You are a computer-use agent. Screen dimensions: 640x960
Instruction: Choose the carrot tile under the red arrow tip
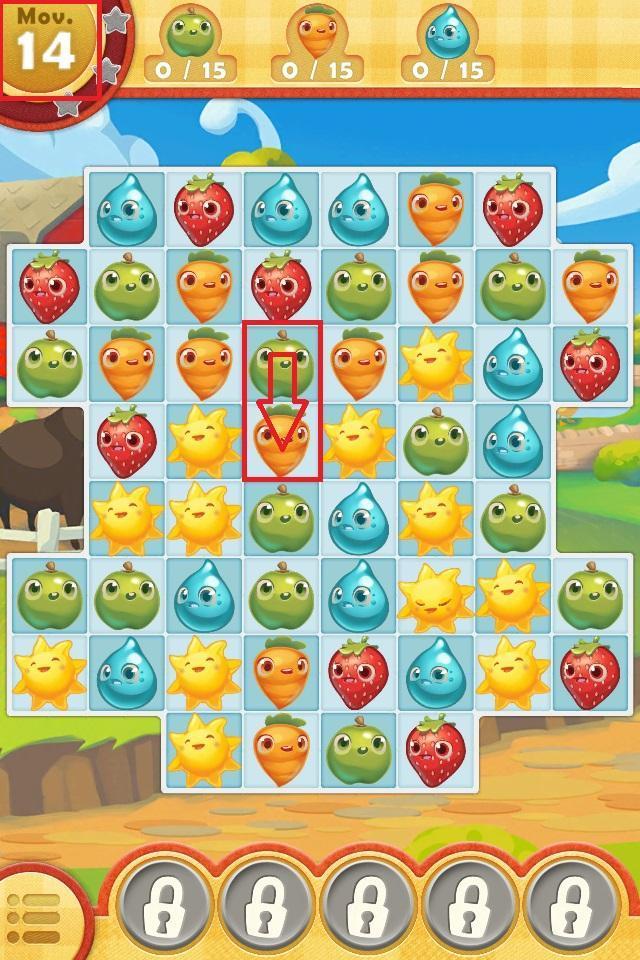click(x=281, y=442)
